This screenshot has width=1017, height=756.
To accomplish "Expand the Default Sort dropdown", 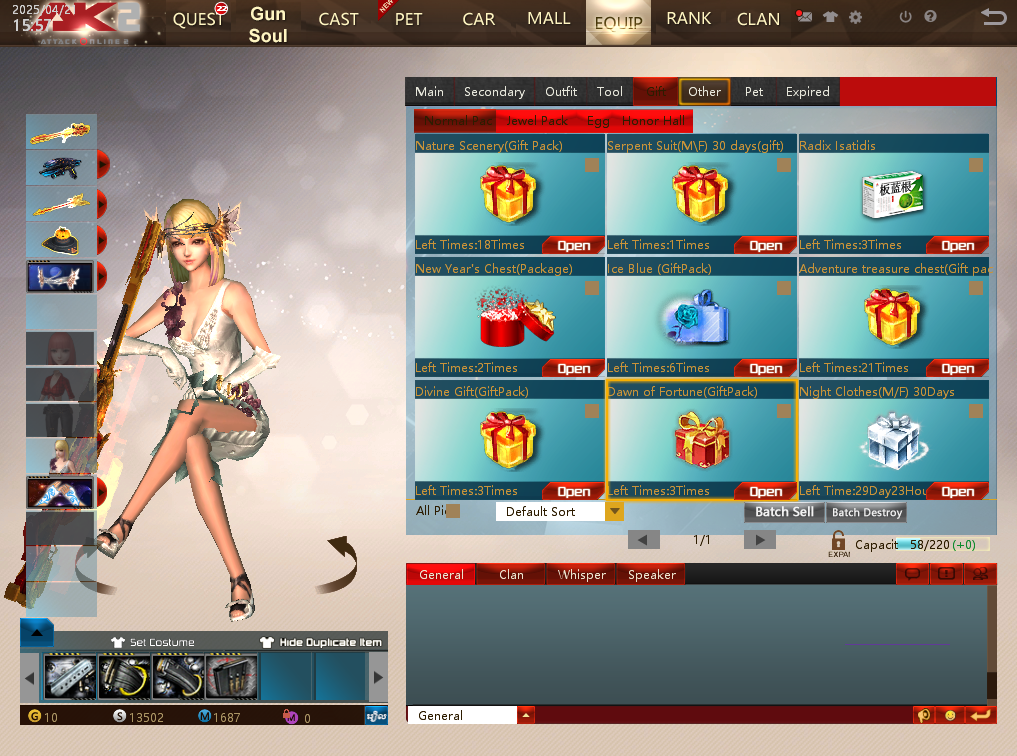I will [x=615, y=512].
